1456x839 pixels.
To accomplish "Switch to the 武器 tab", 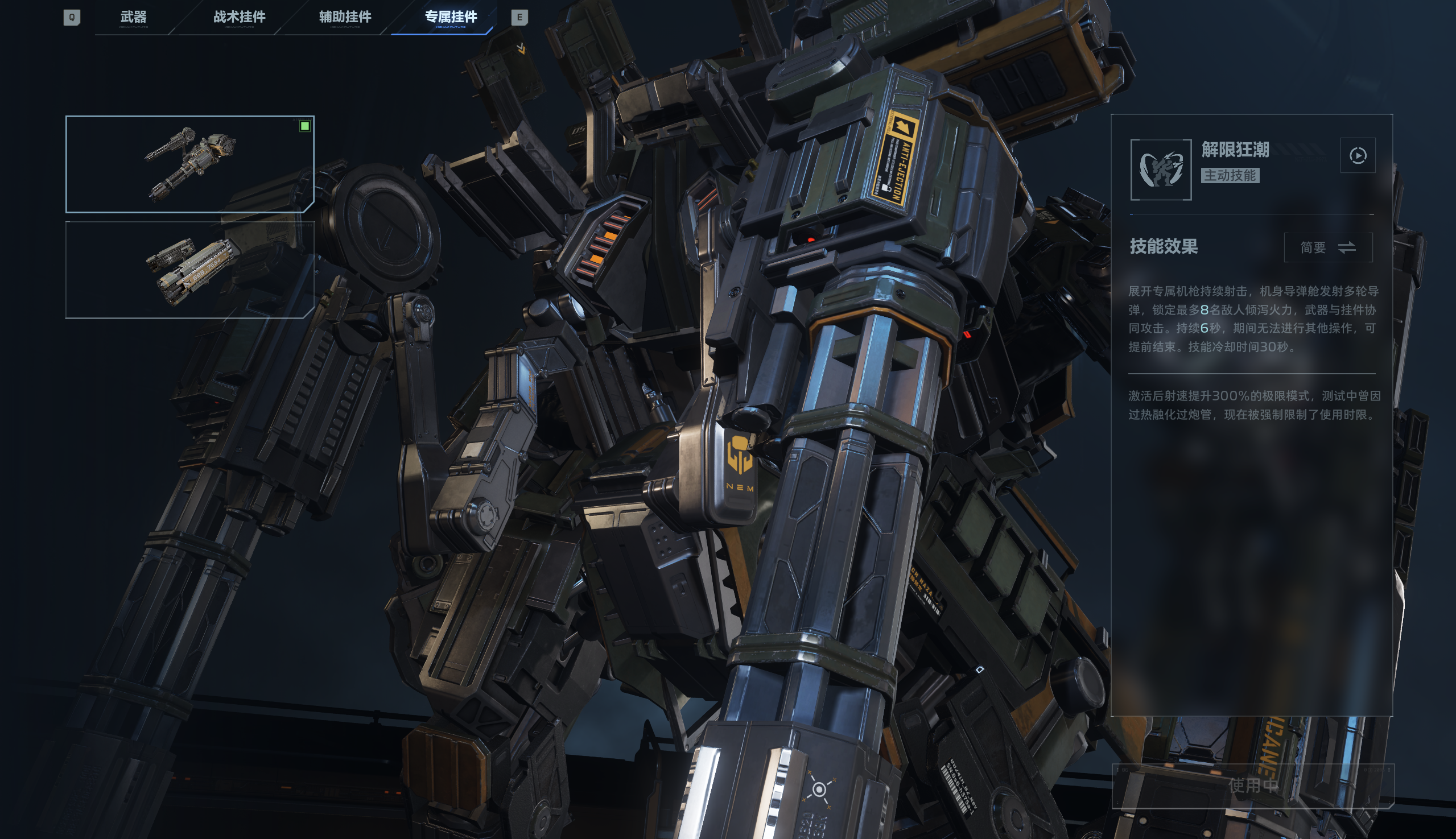I will coord(133,17).
